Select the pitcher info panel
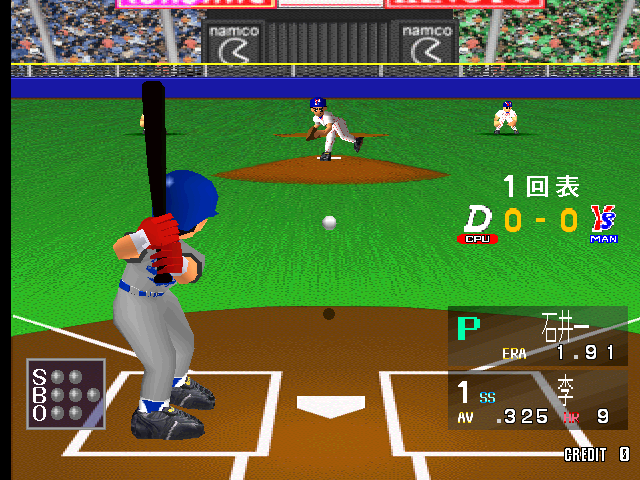Image resolution: width=640 pixels, height=480 pixels. [537, 337]
